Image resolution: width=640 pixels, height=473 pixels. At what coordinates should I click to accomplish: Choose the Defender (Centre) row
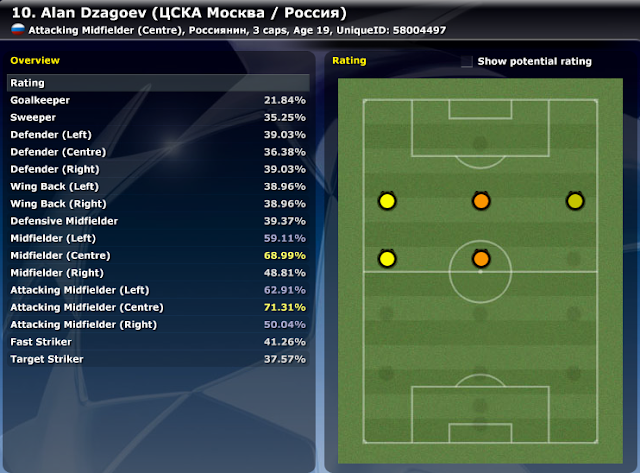point(158,152)
